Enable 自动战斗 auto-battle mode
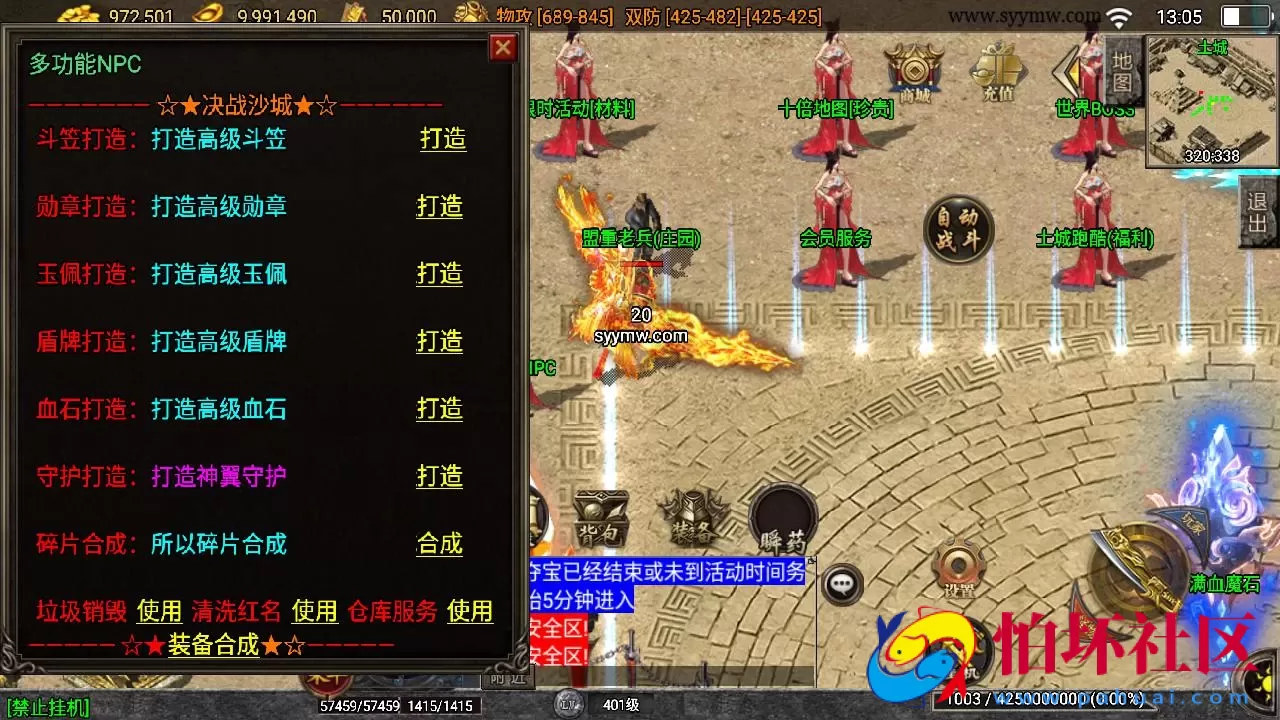This screenshot has width=1280, height=720. (958, 229)
